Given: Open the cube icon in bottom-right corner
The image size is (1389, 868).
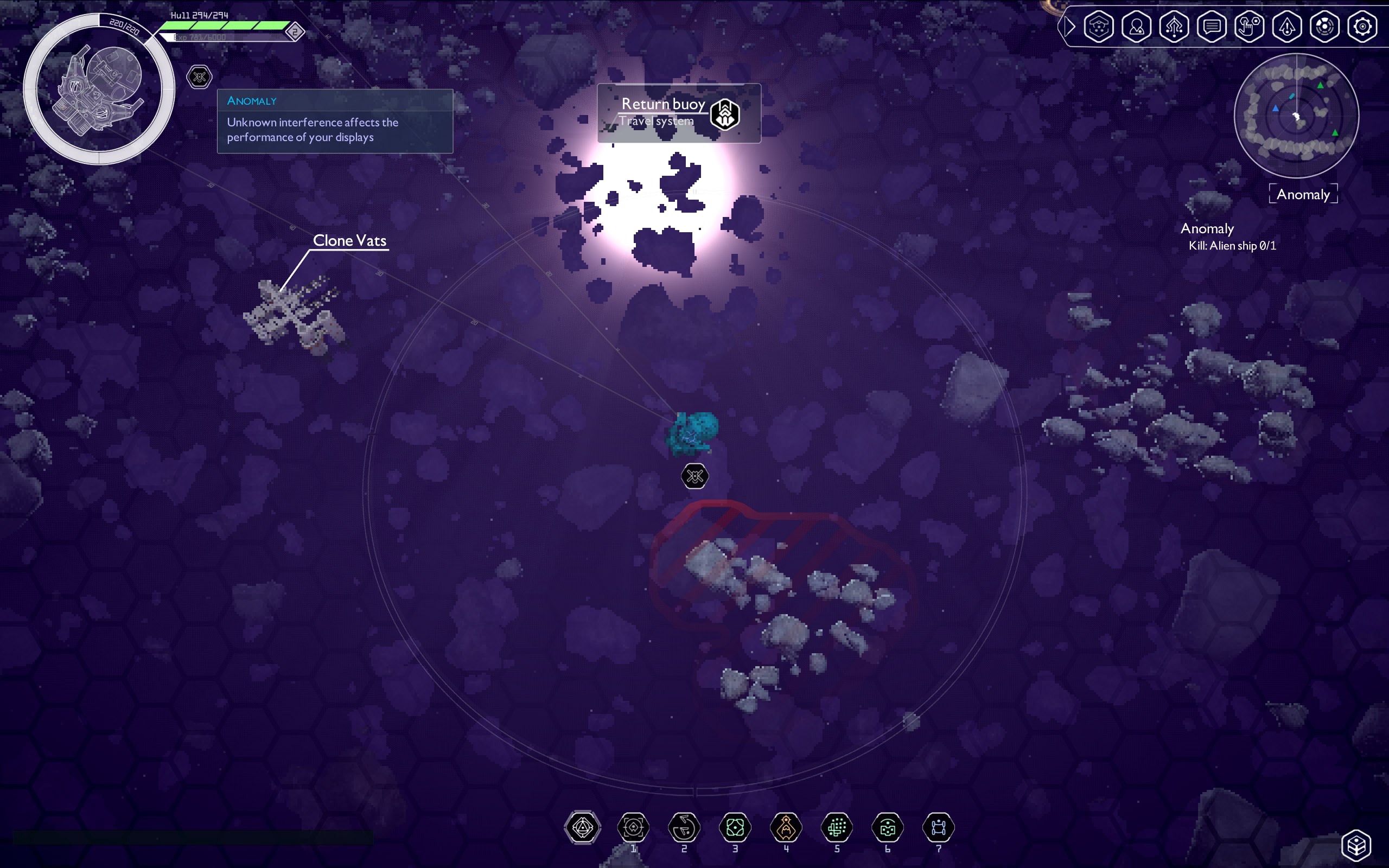Looking at the screenshot, I should (x=1356, y=845).
